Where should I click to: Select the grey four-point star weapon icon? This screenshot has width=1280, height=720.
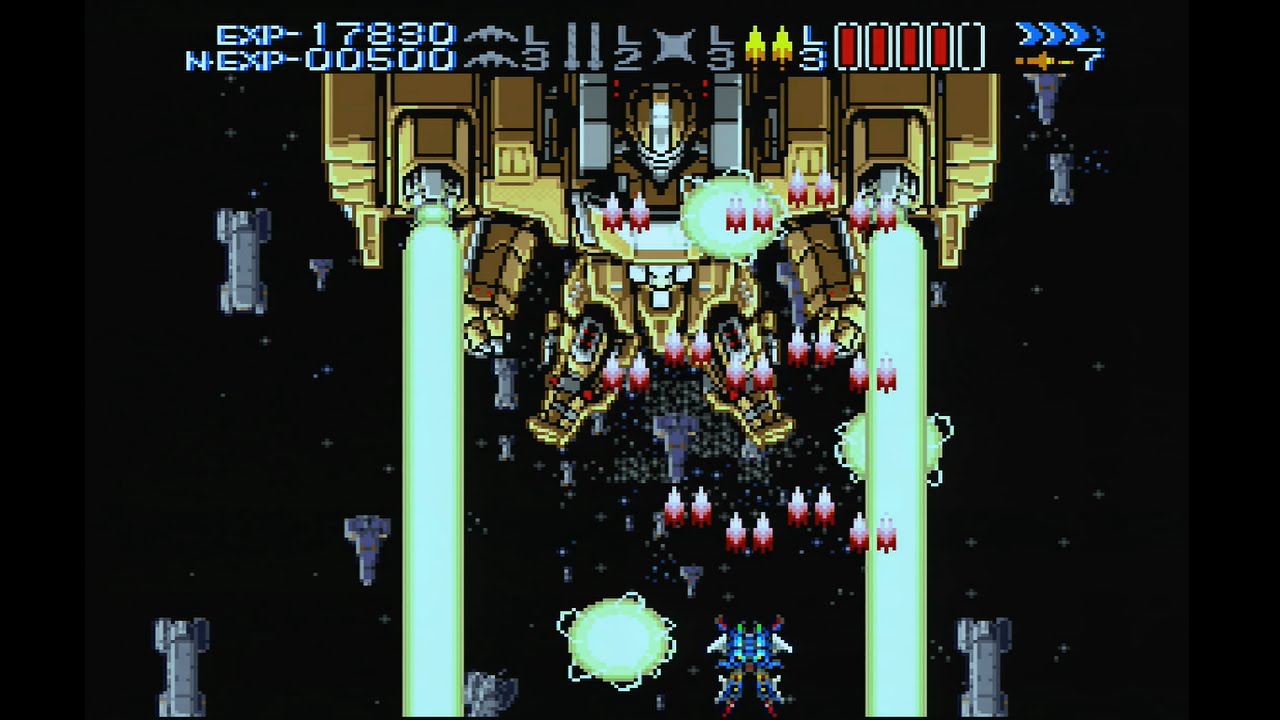674,47
